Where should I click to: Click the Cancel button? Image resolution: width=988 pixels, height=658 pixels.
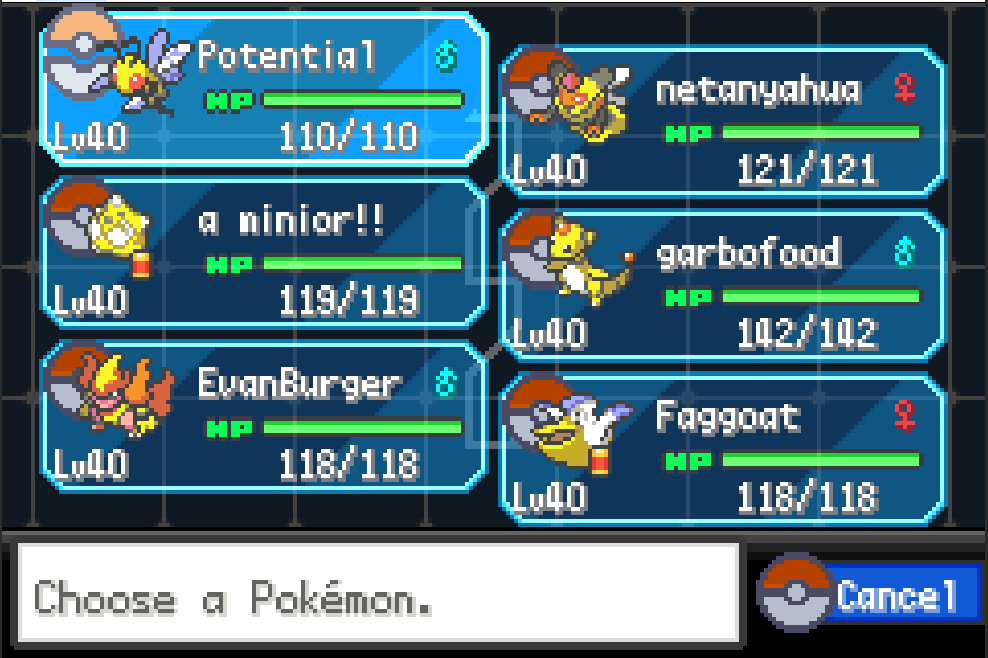(x=894, y=596)
